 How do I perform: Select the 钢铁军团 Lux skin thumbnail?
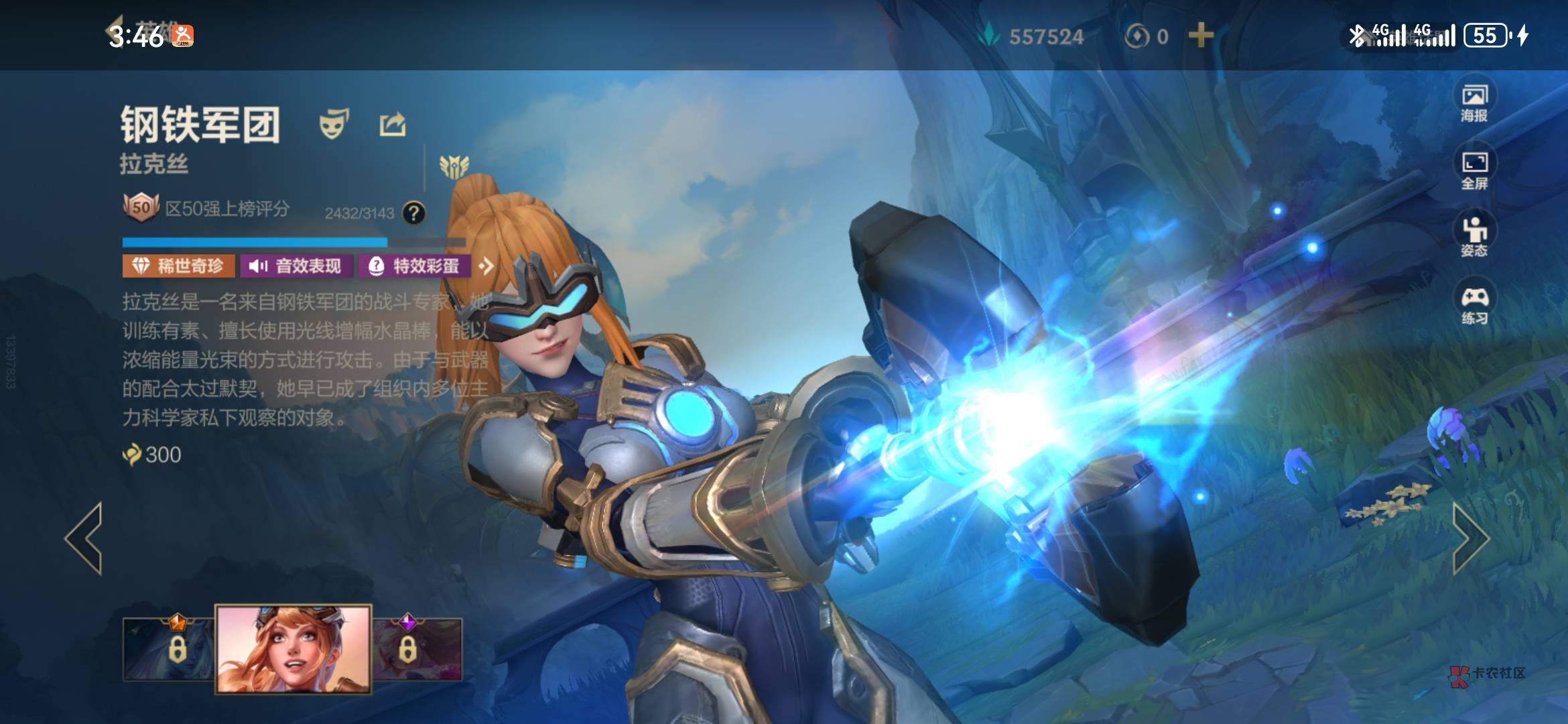[293, 648]
